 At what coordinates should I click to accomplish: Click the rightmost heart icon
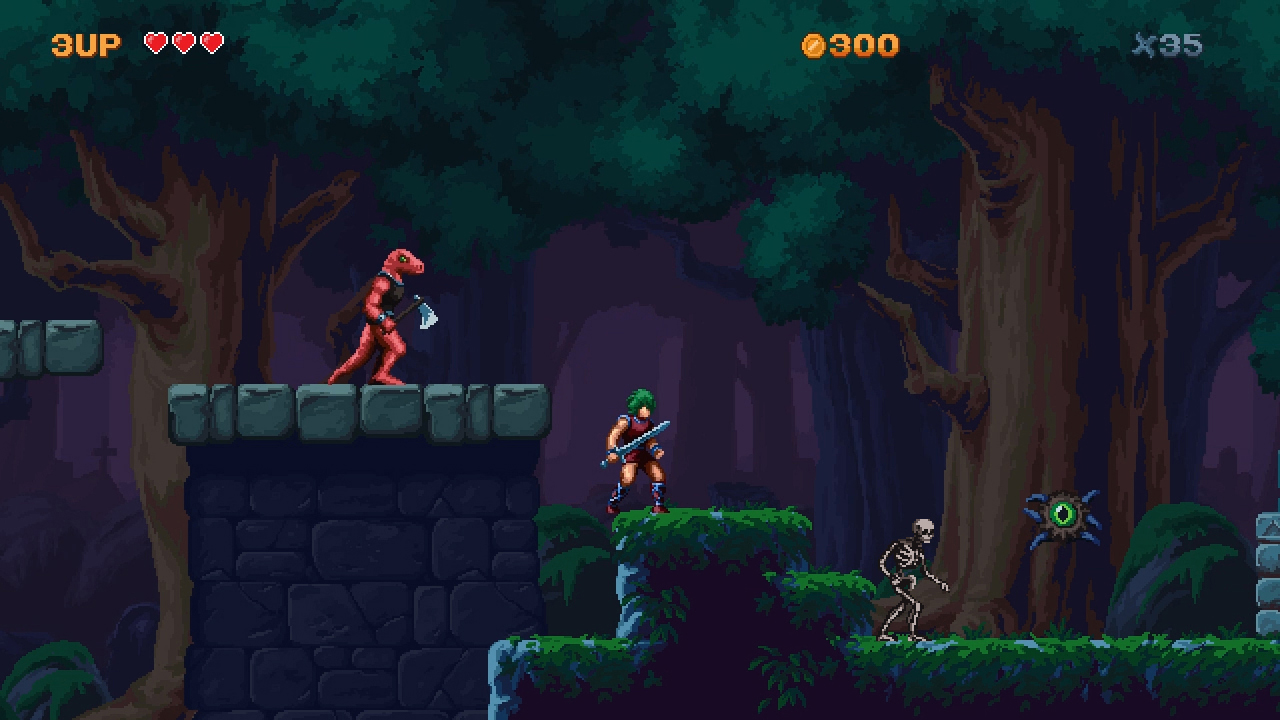point(212,43)
